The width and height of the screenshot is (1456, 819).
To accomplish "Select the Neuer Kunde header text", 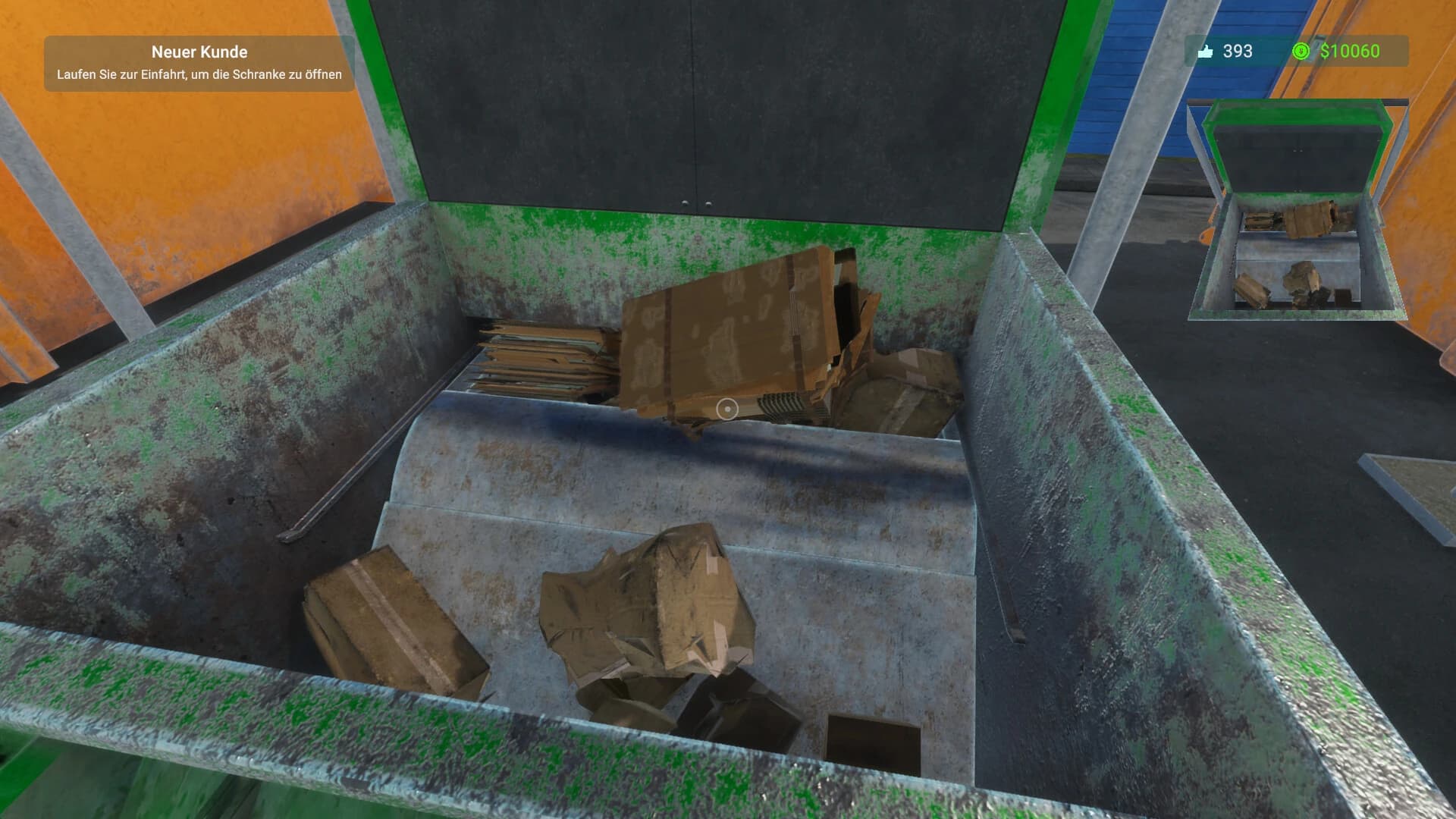I will 199,52.
